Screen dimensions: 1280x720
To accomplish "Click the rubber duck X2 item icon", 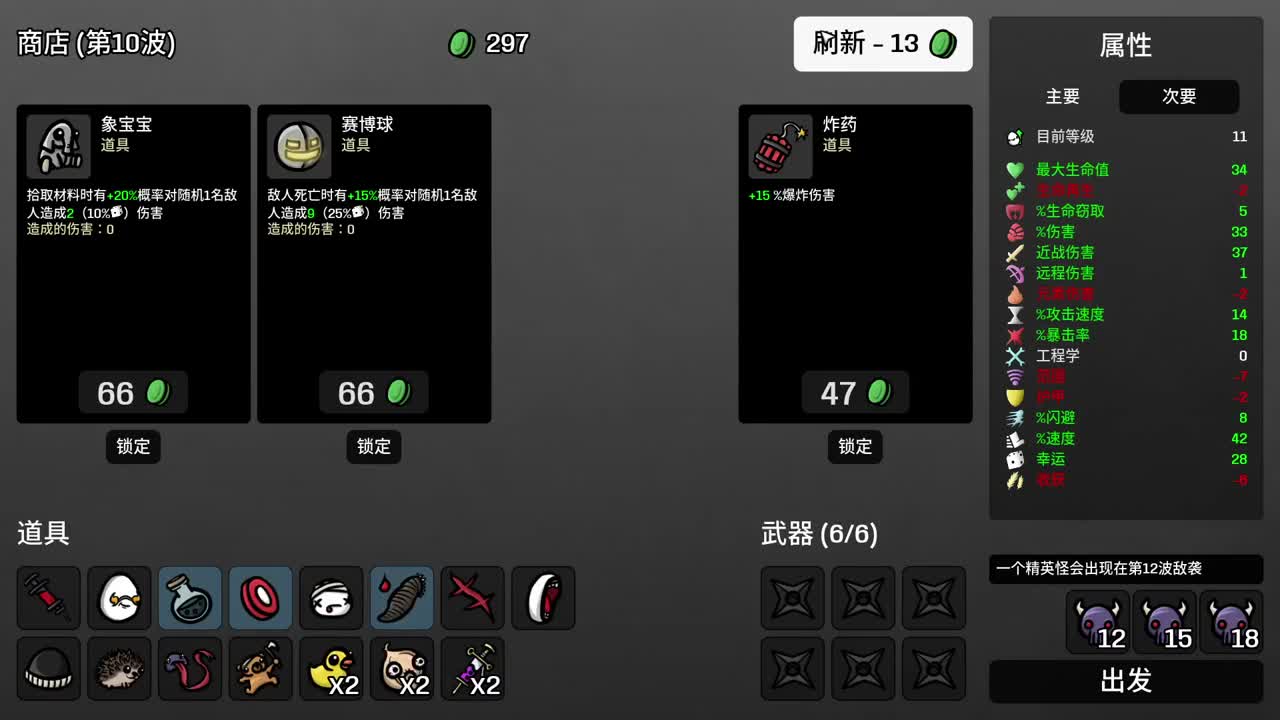I will point(331,668).
